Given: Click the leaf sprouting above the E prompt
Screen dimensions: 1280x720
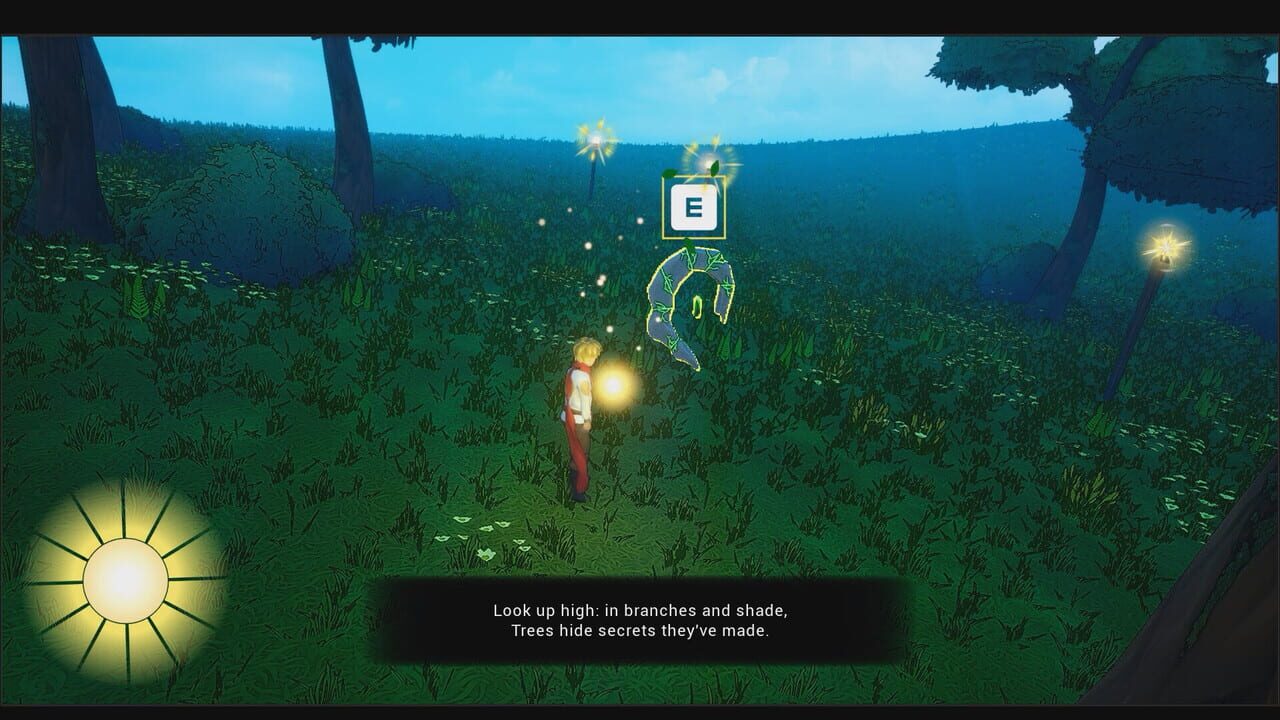Looking at the screenshot, I should (714, 166).
